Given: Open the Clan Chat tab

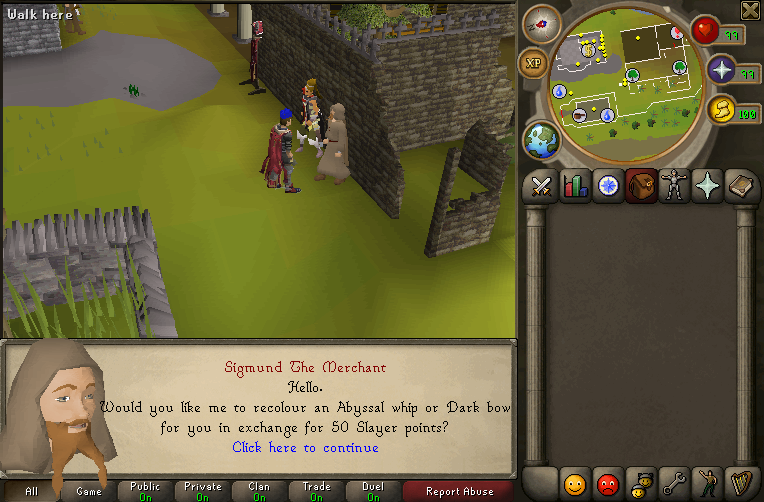Looking at the screenshot, I should pyautogui.click(x=641, y=484).
